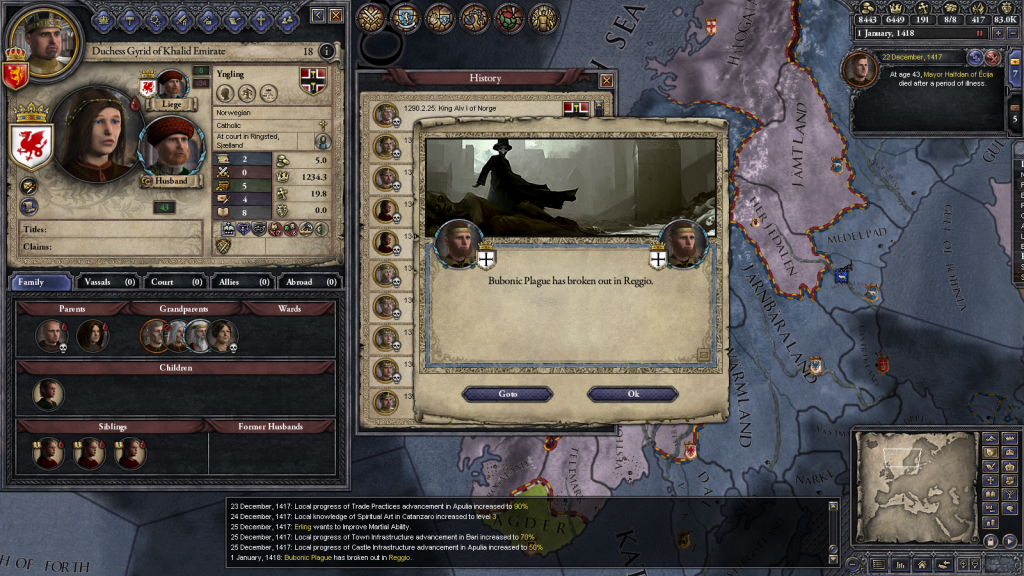Switch to the Vassals tab

[x=109, y=282]
